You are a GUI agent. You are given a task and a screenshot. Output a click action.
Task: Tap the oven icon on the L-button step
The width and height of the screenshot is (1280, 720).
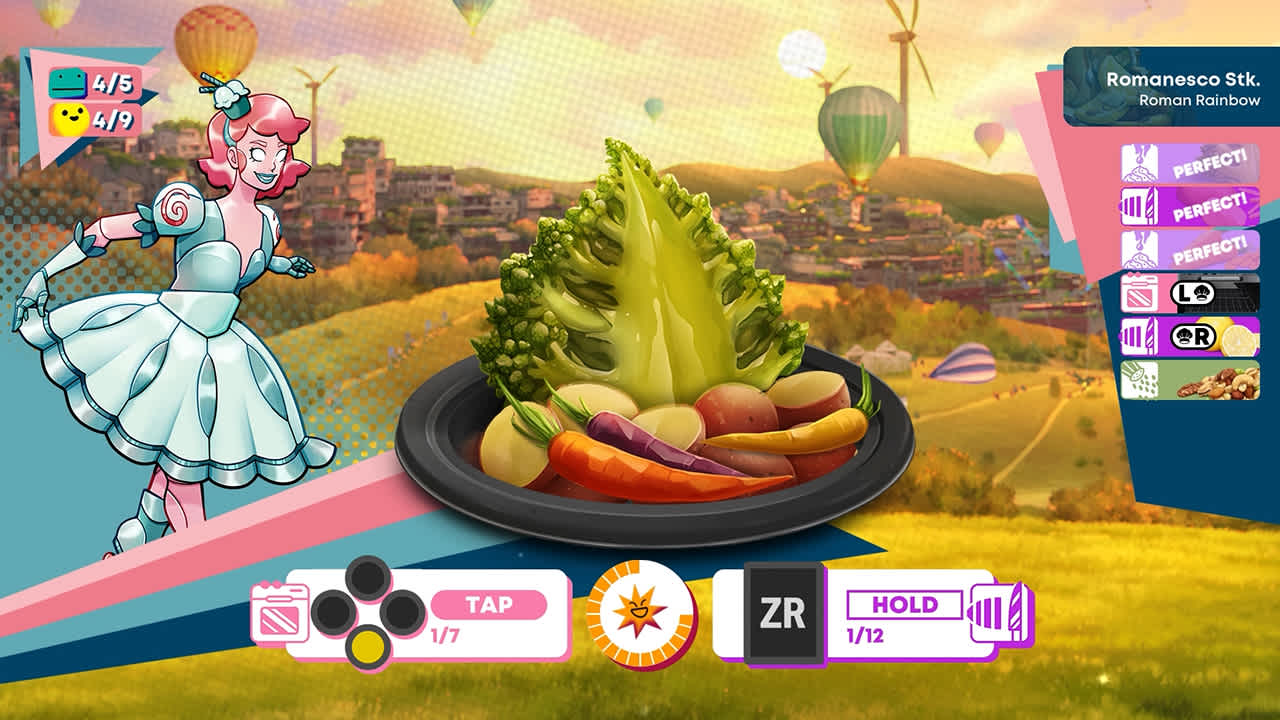tap(1140, 292)
